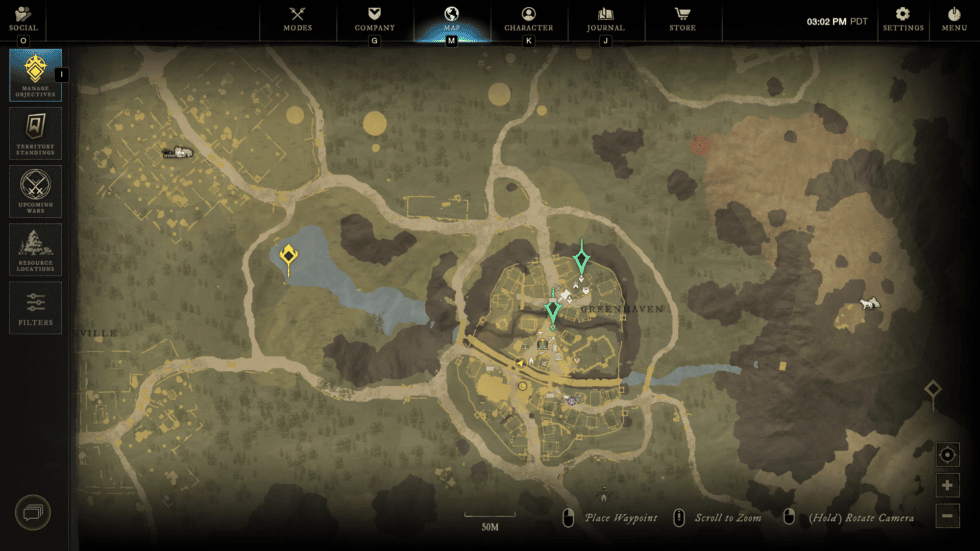This screenshot has height=551, width=980.
Task: Click Manage Objectives in the sidebar
Action: point(36,75)
